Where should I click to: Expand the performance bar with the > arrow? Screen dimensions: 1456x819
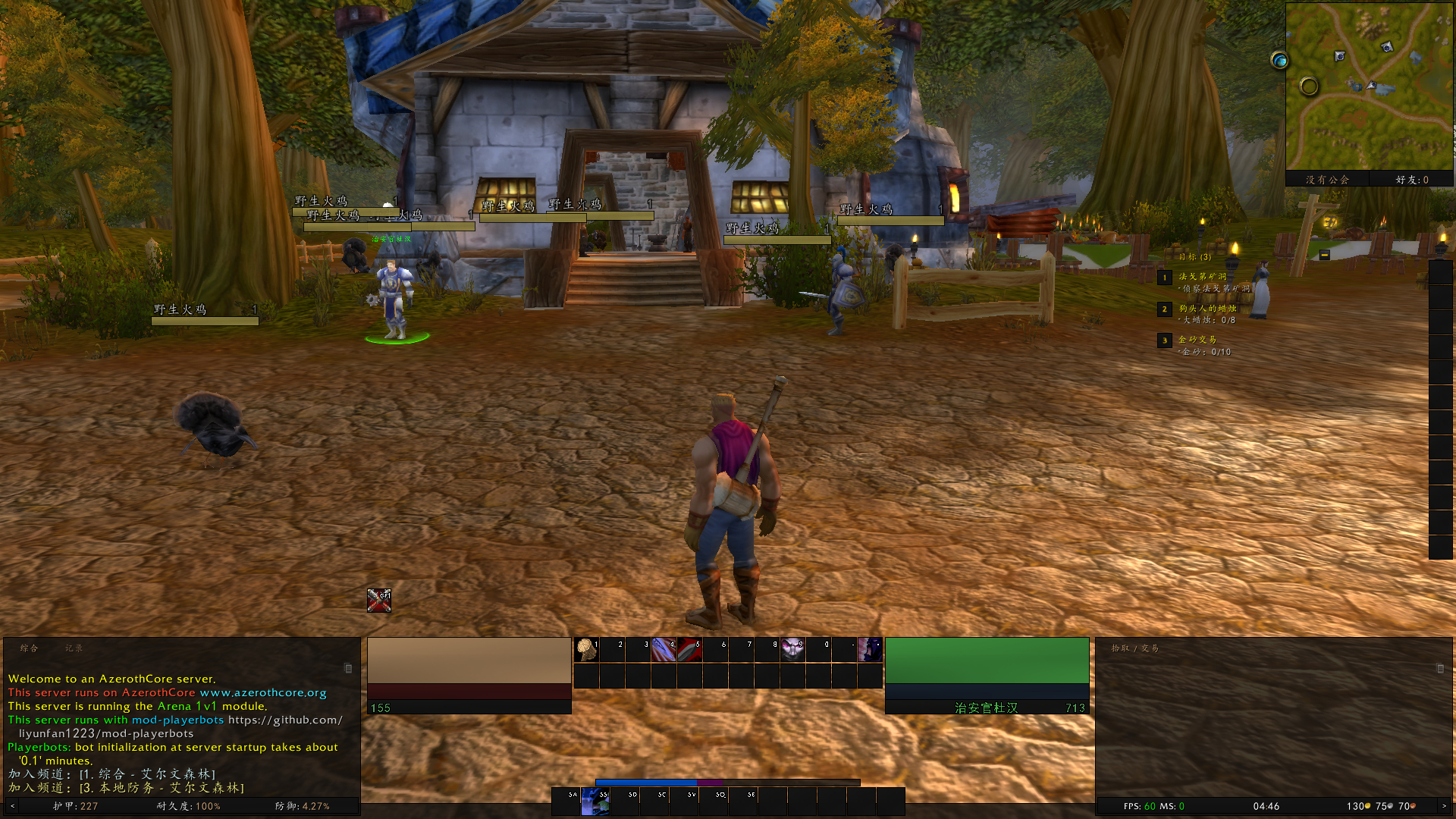[1445, 807]
